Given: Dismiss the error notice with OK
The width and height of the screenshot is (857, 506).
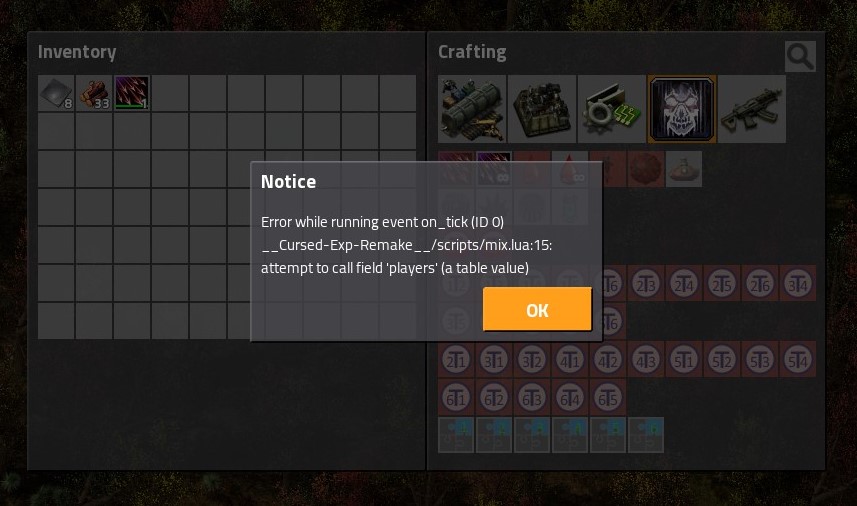Looking at the screenshot, I should 537,310.
